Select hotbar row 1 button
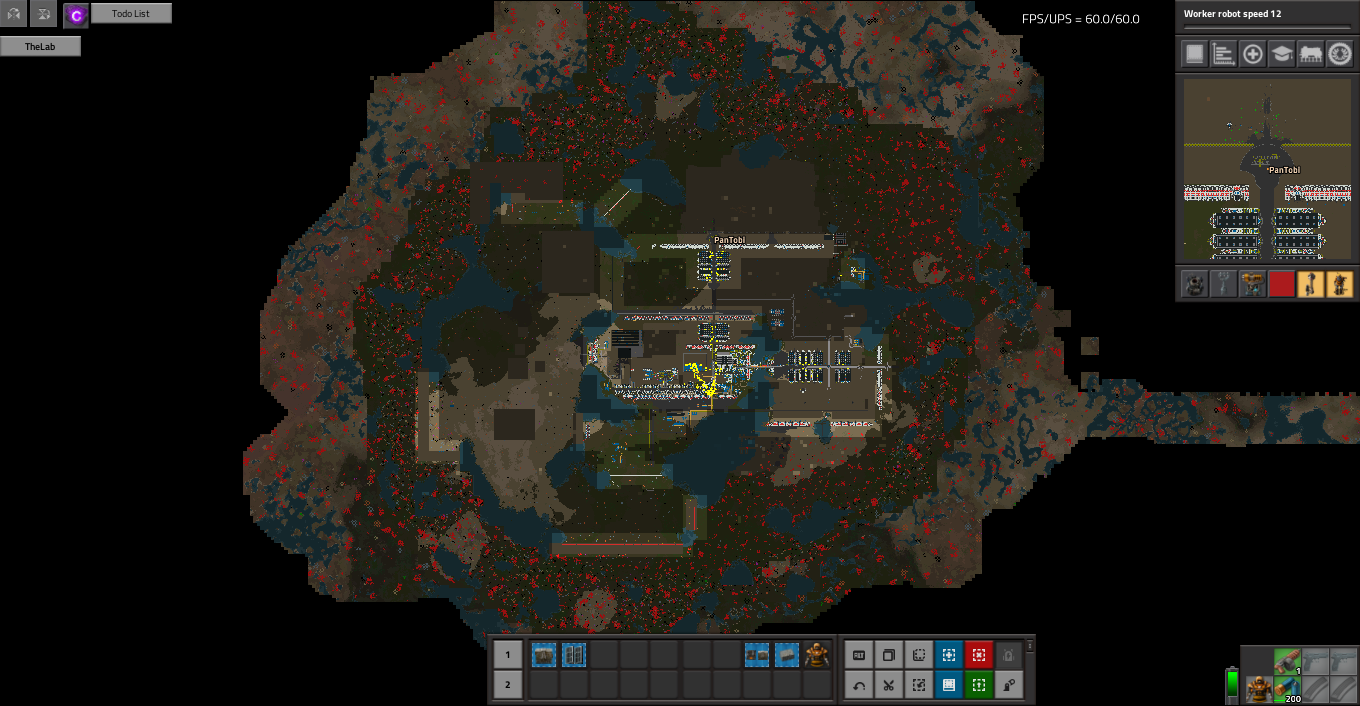This screenshot has height=706, width=1360. point(507,656)
